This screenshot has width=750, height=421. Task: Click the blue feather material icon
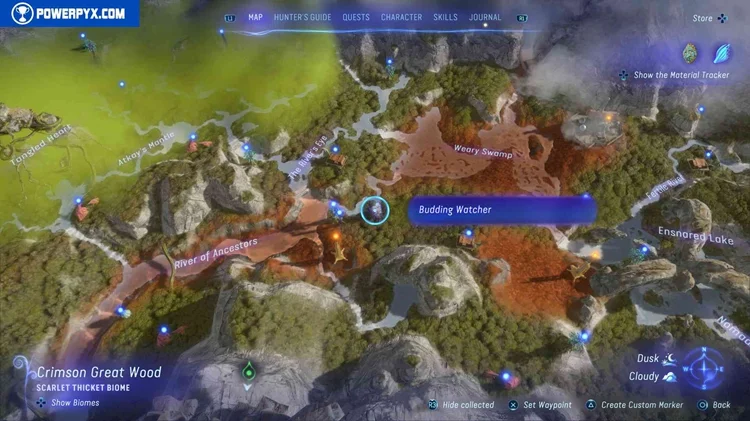pos(722,53)
